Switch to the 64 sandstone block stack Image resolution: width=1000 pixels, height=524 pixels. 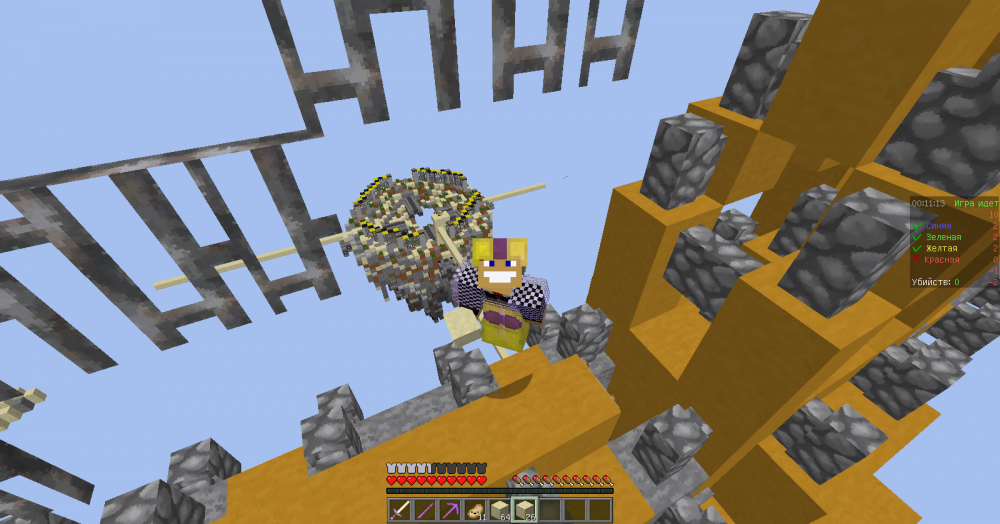point(499,510)
